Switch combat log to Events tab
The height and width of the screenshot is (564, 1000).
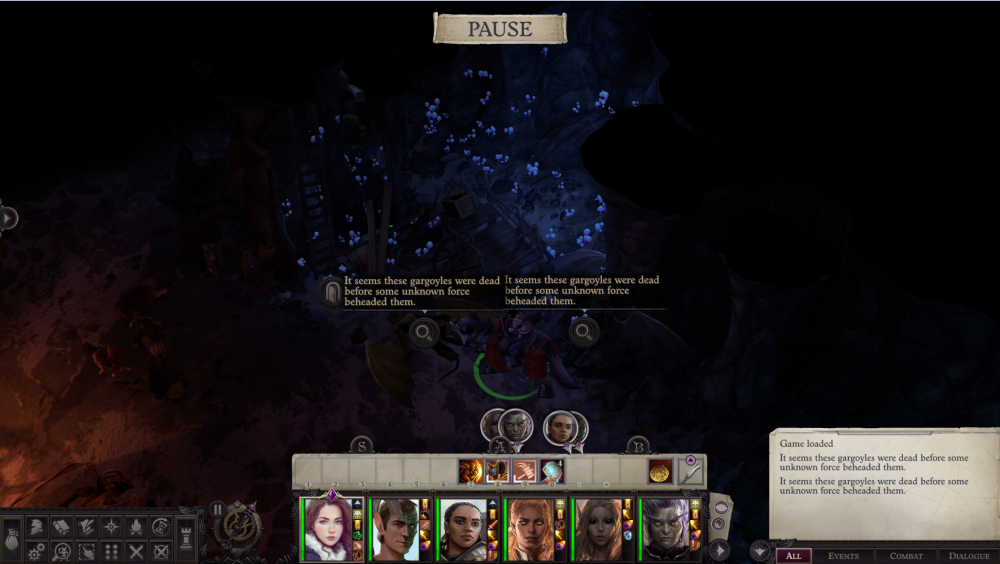click(843, 556)
